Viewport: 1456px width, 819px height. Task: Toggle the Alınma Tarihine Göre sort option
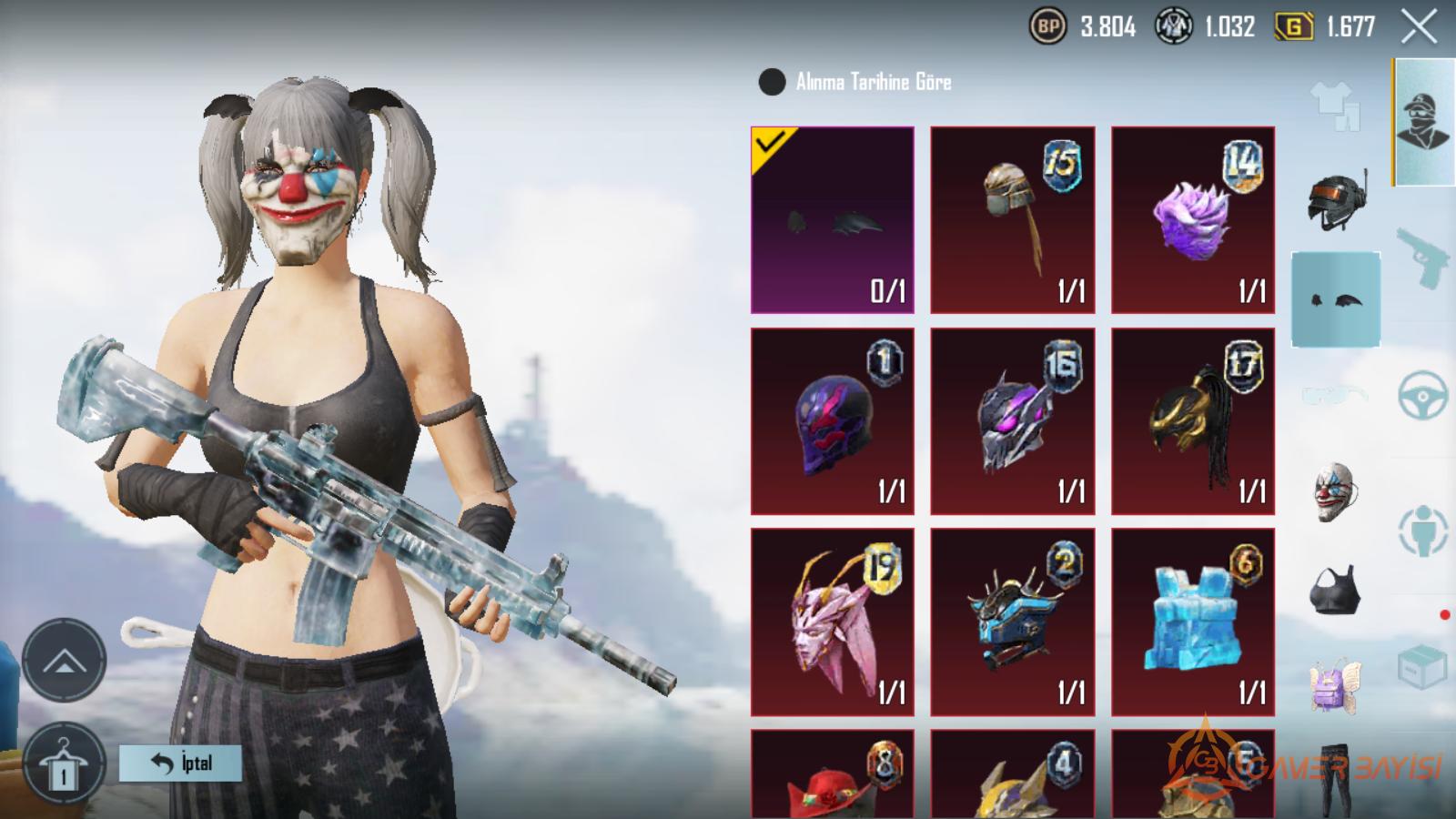click(773, 82)
